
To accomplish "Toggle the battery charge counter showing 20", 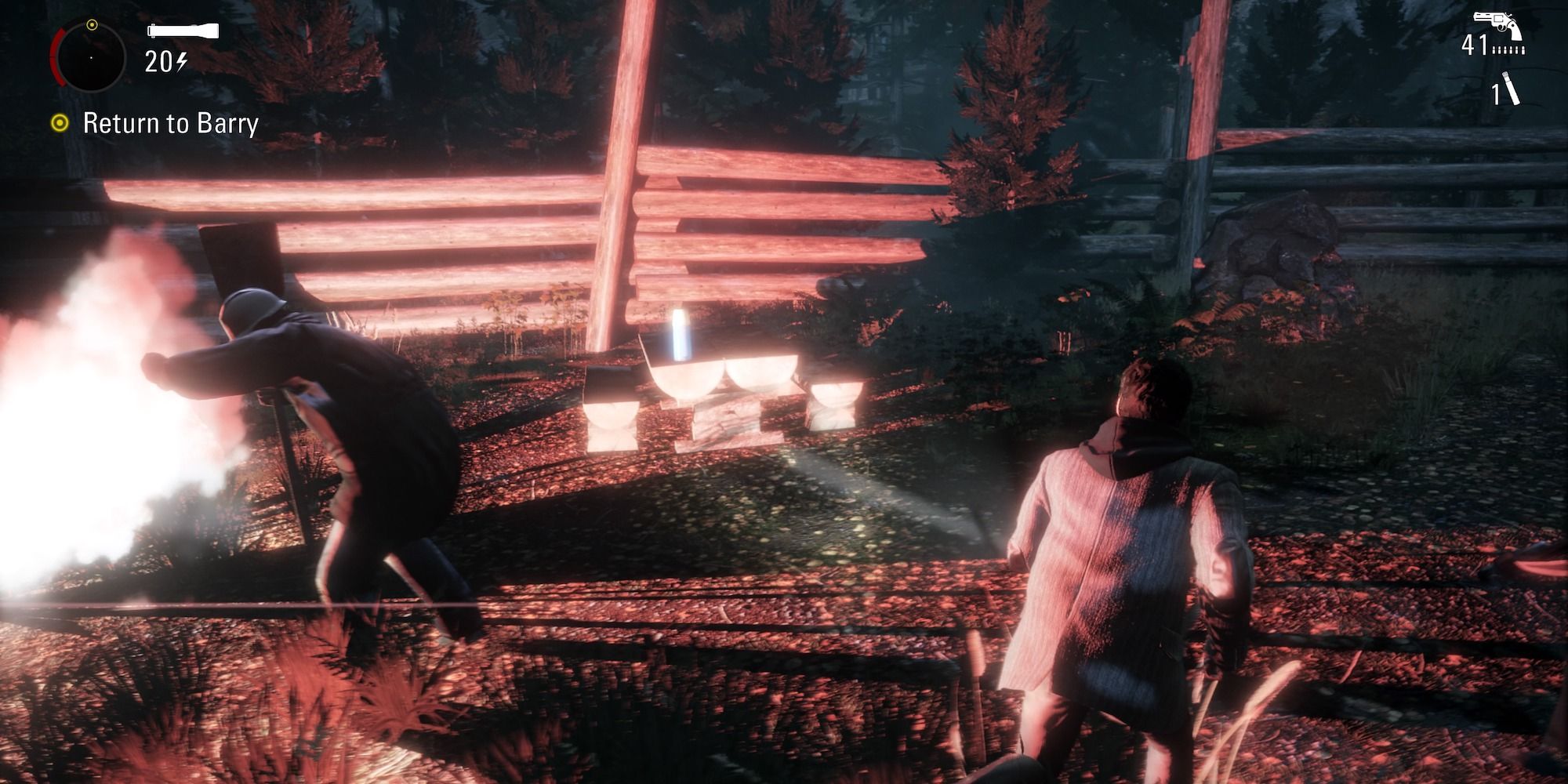I will pos(158,61).
